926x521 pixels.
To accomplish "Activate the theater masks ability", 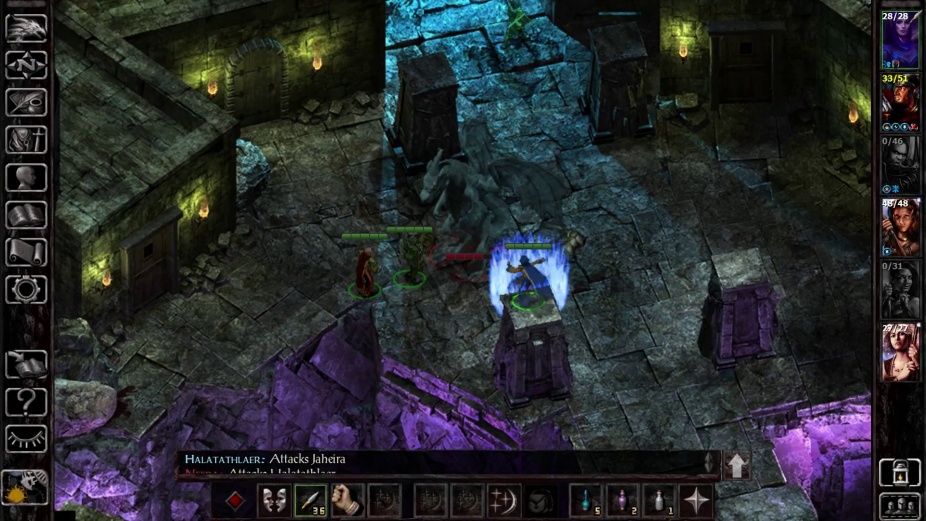I will (x=273, y=499).
